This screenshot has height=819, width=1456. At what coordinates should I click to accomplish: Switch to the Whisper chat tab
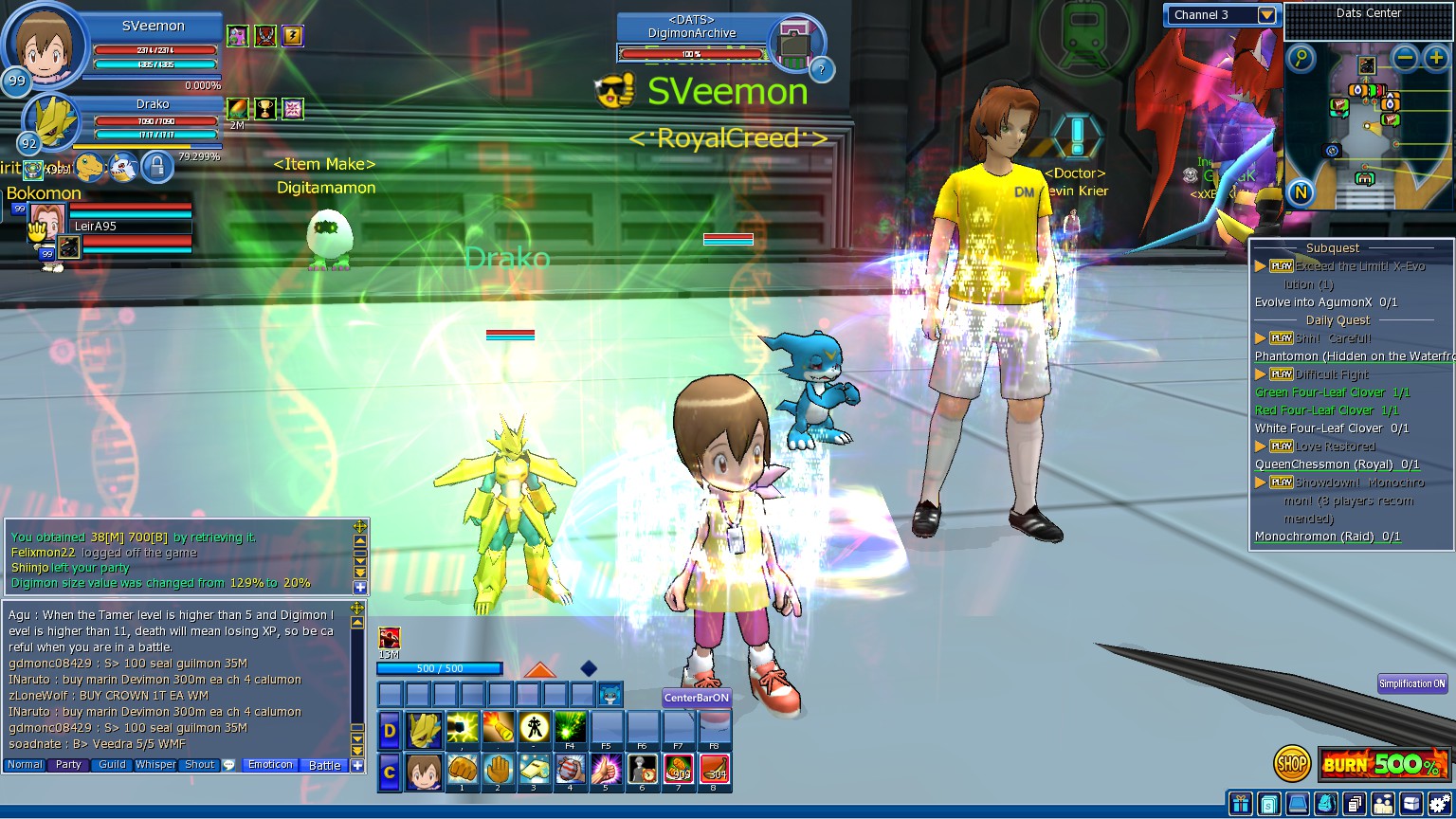tap(155, 765)
